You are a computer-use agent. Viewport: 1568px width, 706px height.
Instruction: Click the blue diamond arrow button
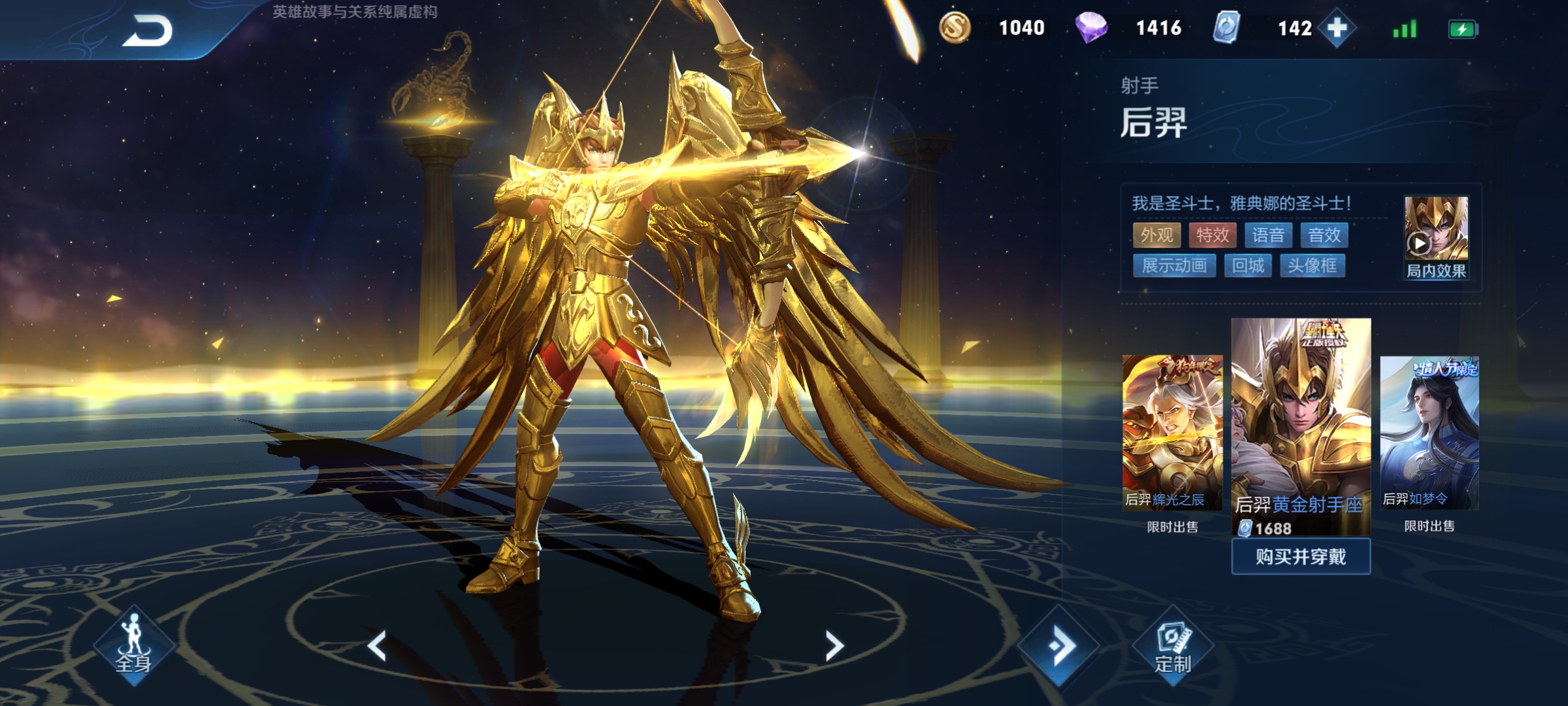click(x=1059, y=646)
